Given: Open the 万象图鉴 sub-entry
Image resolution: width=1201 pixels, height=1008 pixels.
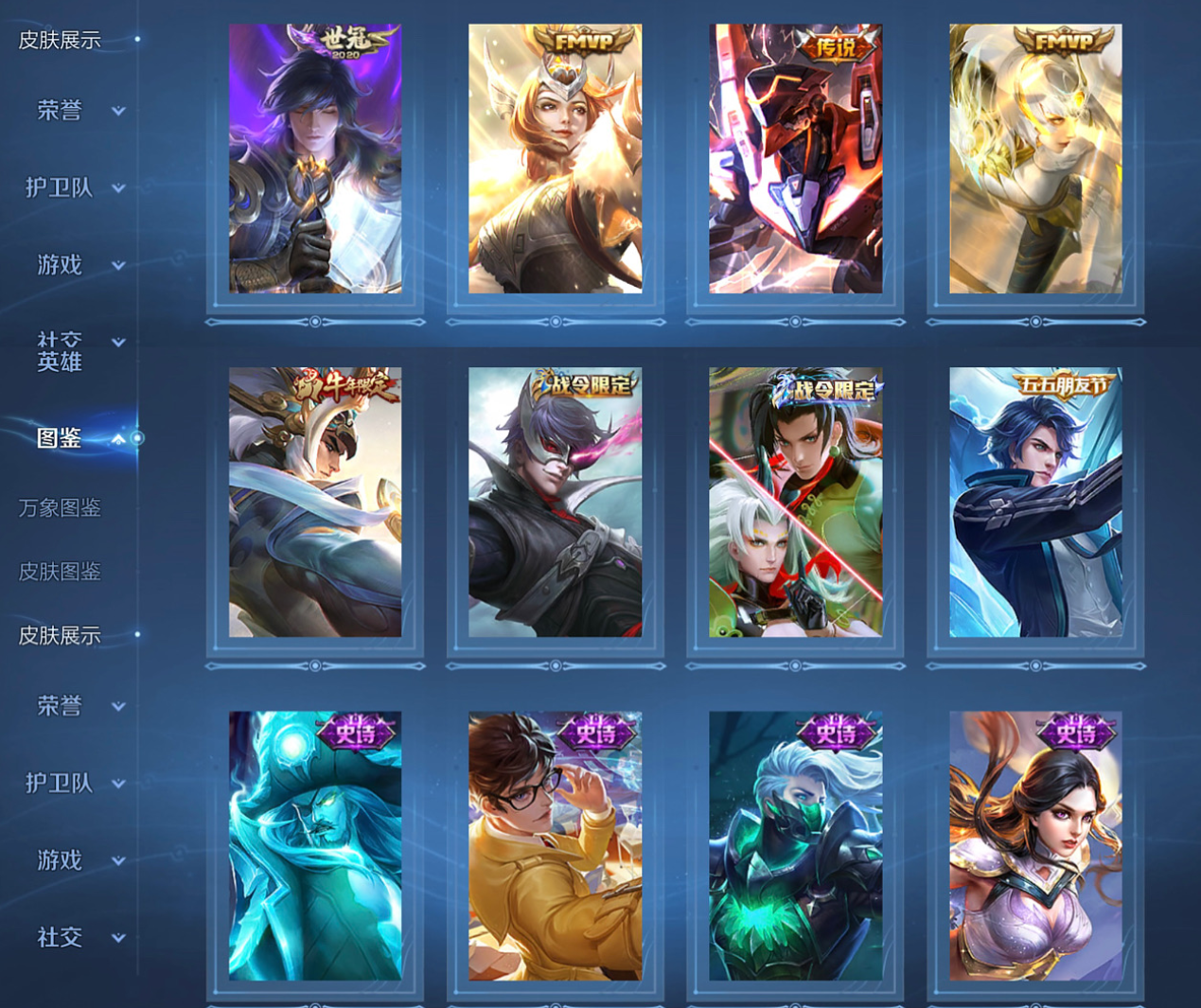Looking at the screenshot, I should (x=60, y=508).
